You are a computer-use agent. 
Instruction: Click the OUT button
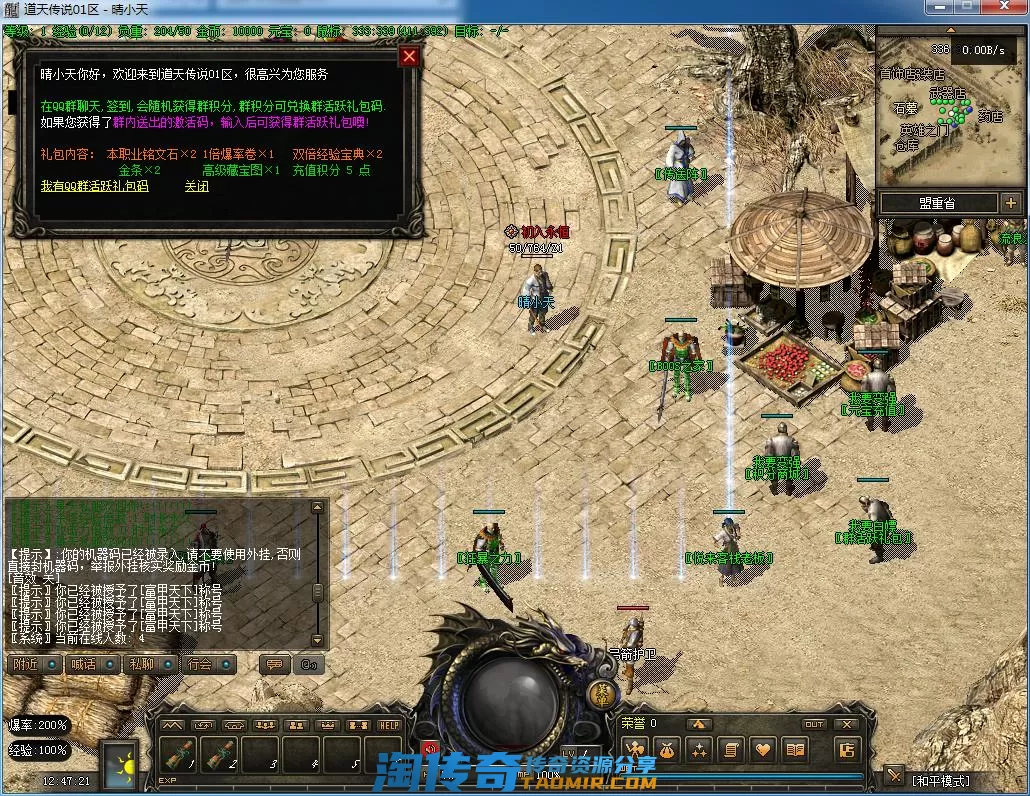click(815, 724)
